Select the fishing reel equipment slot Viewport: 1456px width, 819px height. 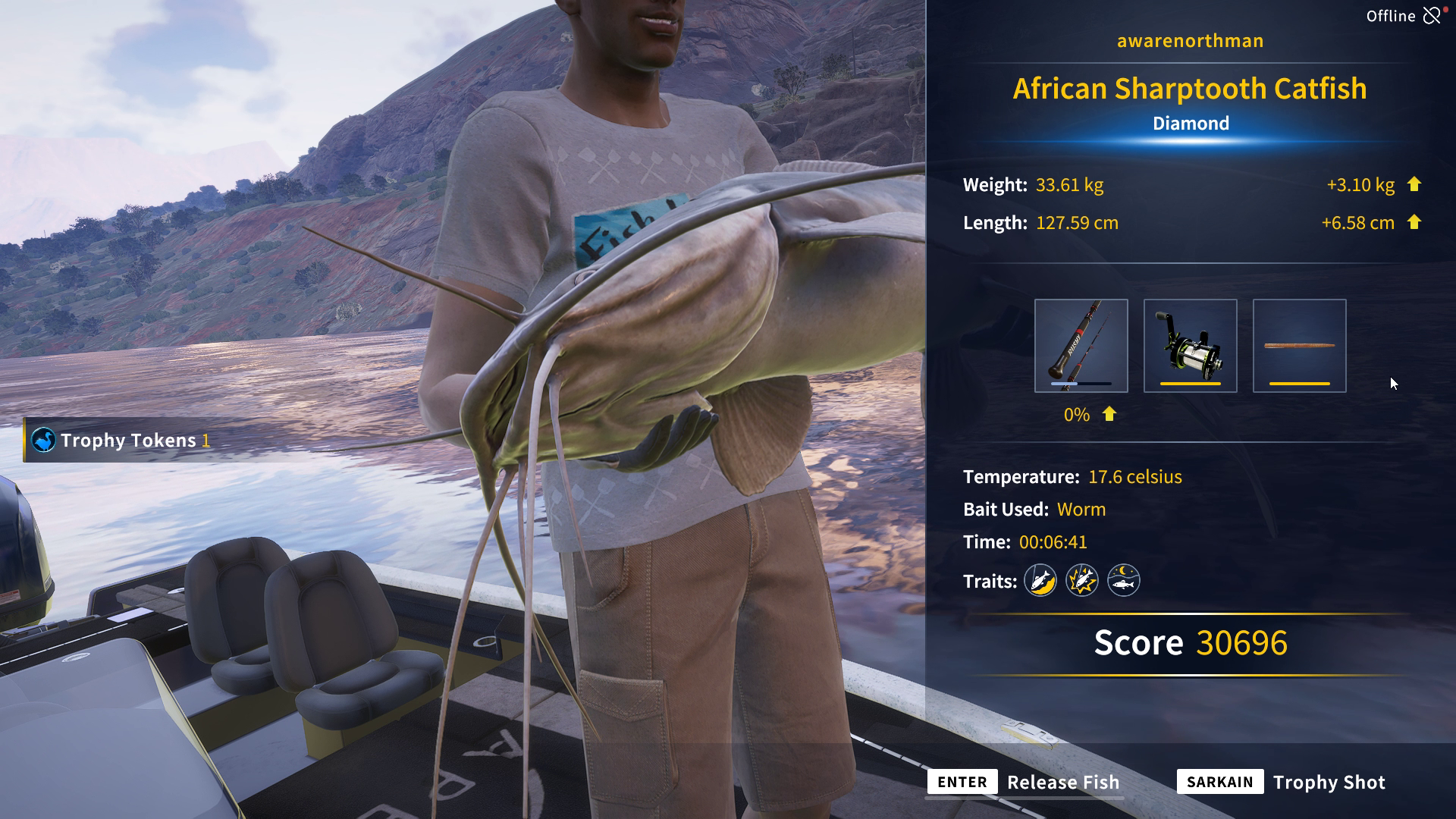tap(1190, 346)
